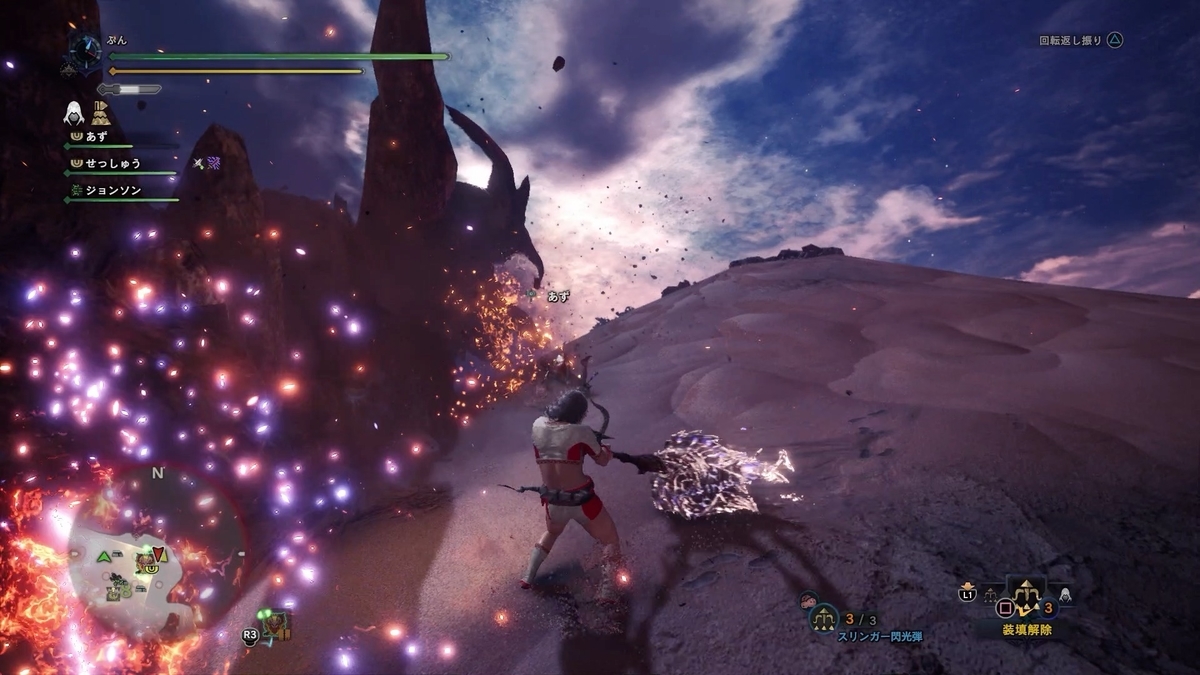Click the target monster icon beside minimap
The height and width of the screenshot is (675, 1200).
coord(277,624)
